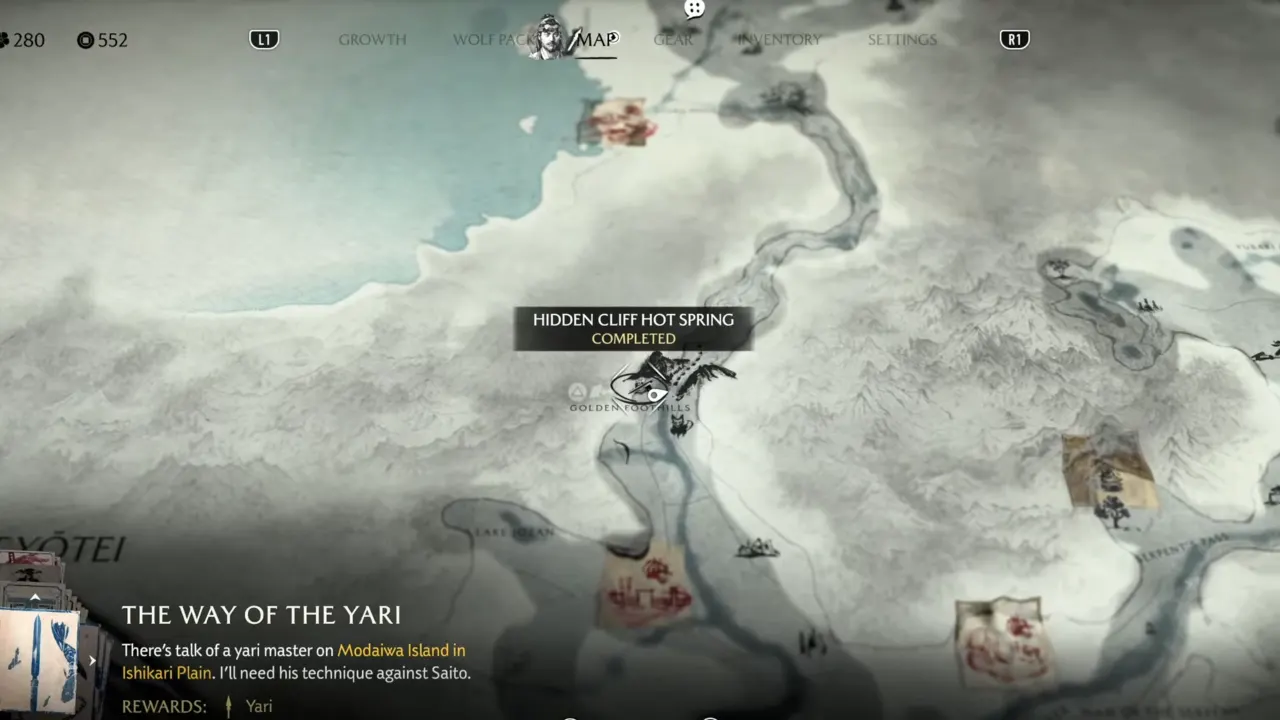Select the Map tab

point(597,40)
